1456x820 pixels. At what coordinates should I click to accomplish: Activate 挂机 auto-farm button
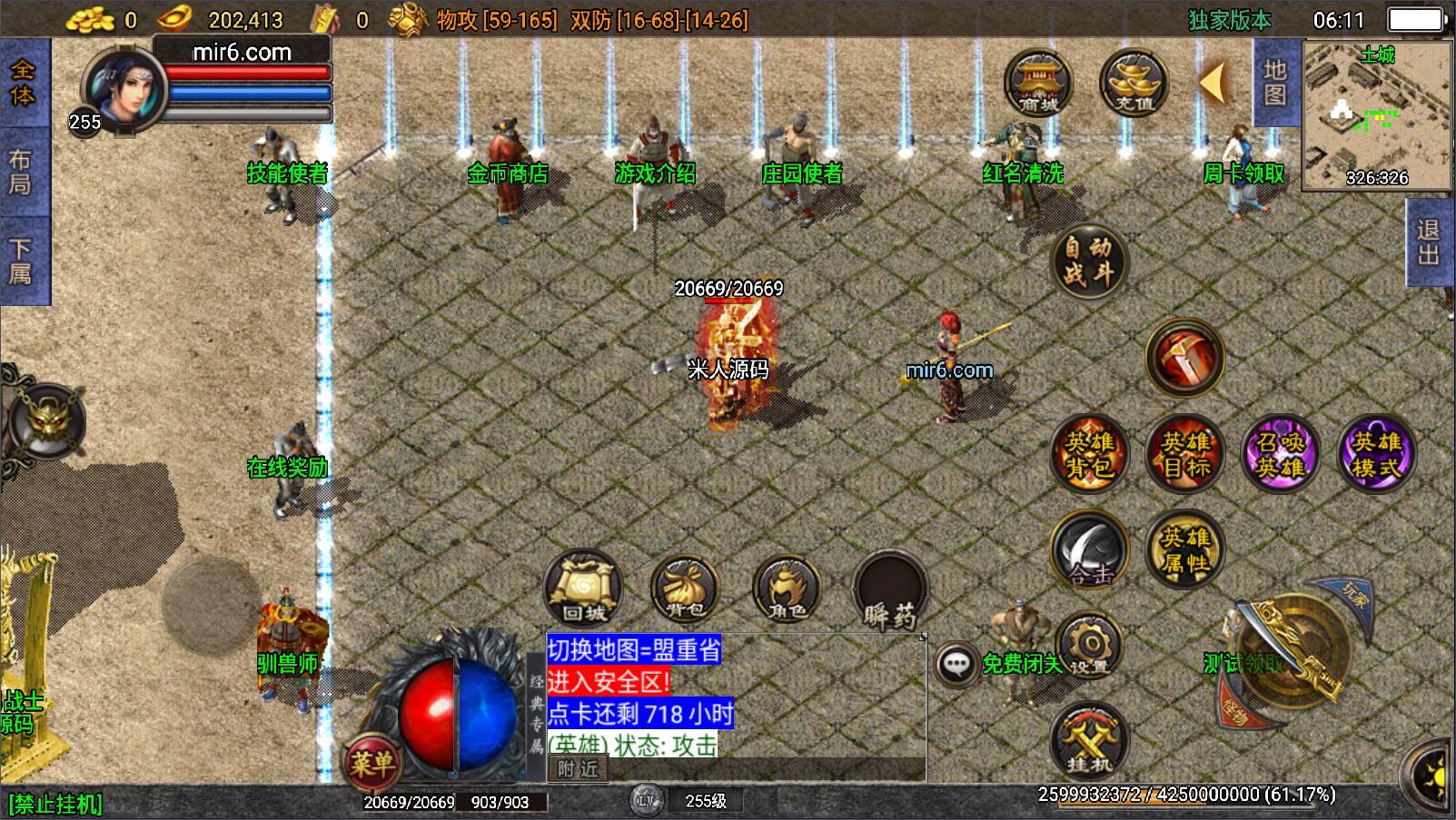tap(1089, 742)
